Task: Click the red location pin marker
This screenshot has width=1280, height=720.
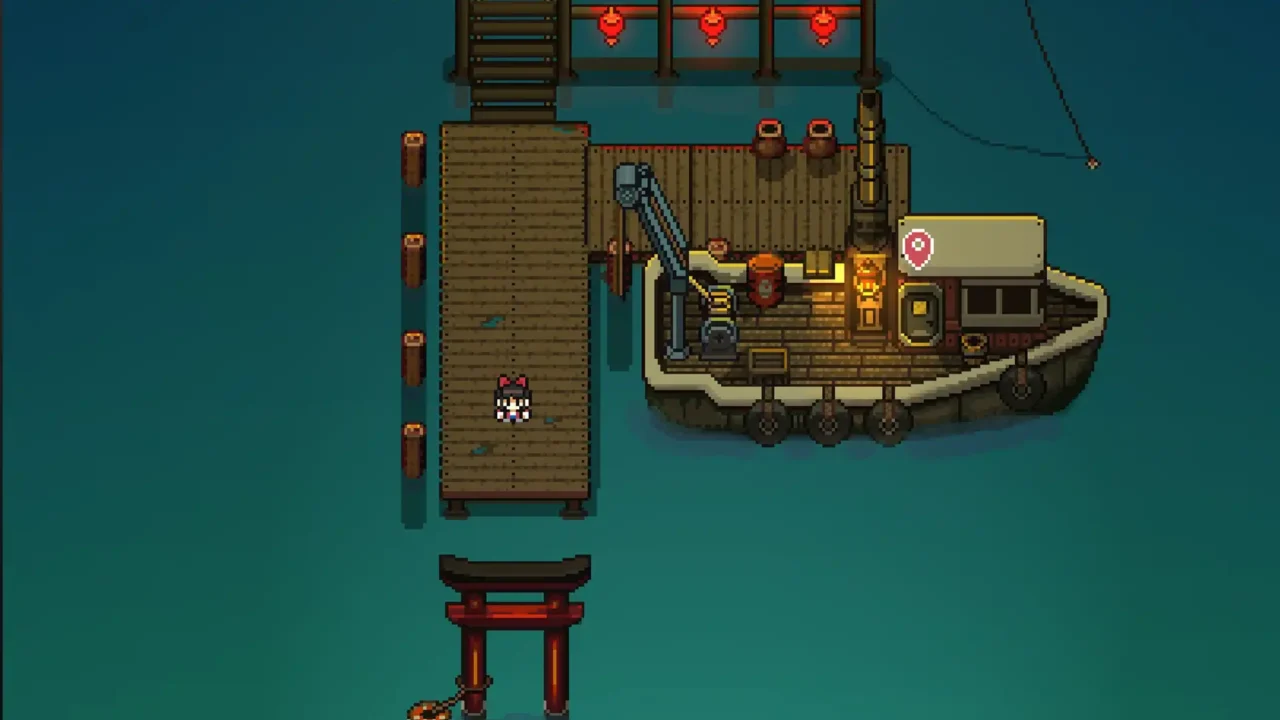Action: coord(918,248)
